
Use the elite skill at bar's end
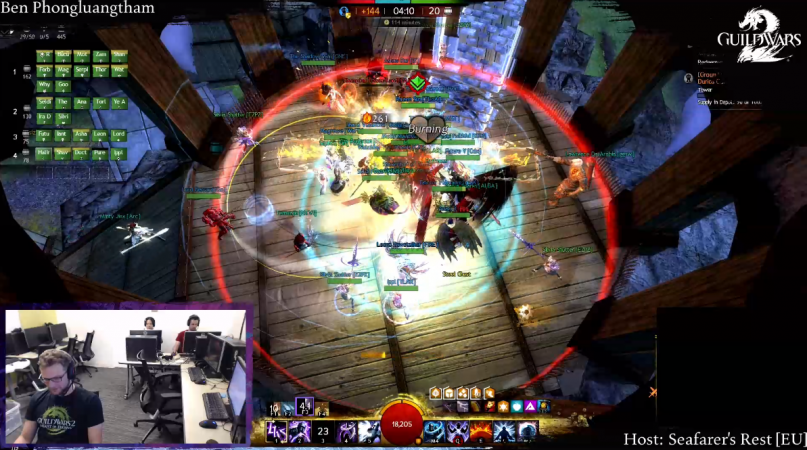pos(527,431)
